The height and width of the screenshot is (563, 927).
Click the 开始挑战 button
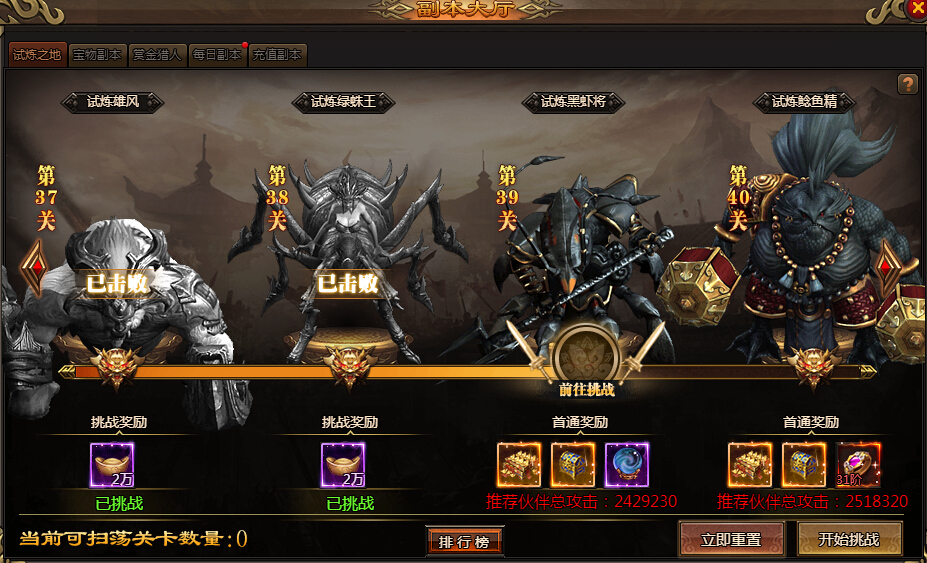(x=849, y=539)
